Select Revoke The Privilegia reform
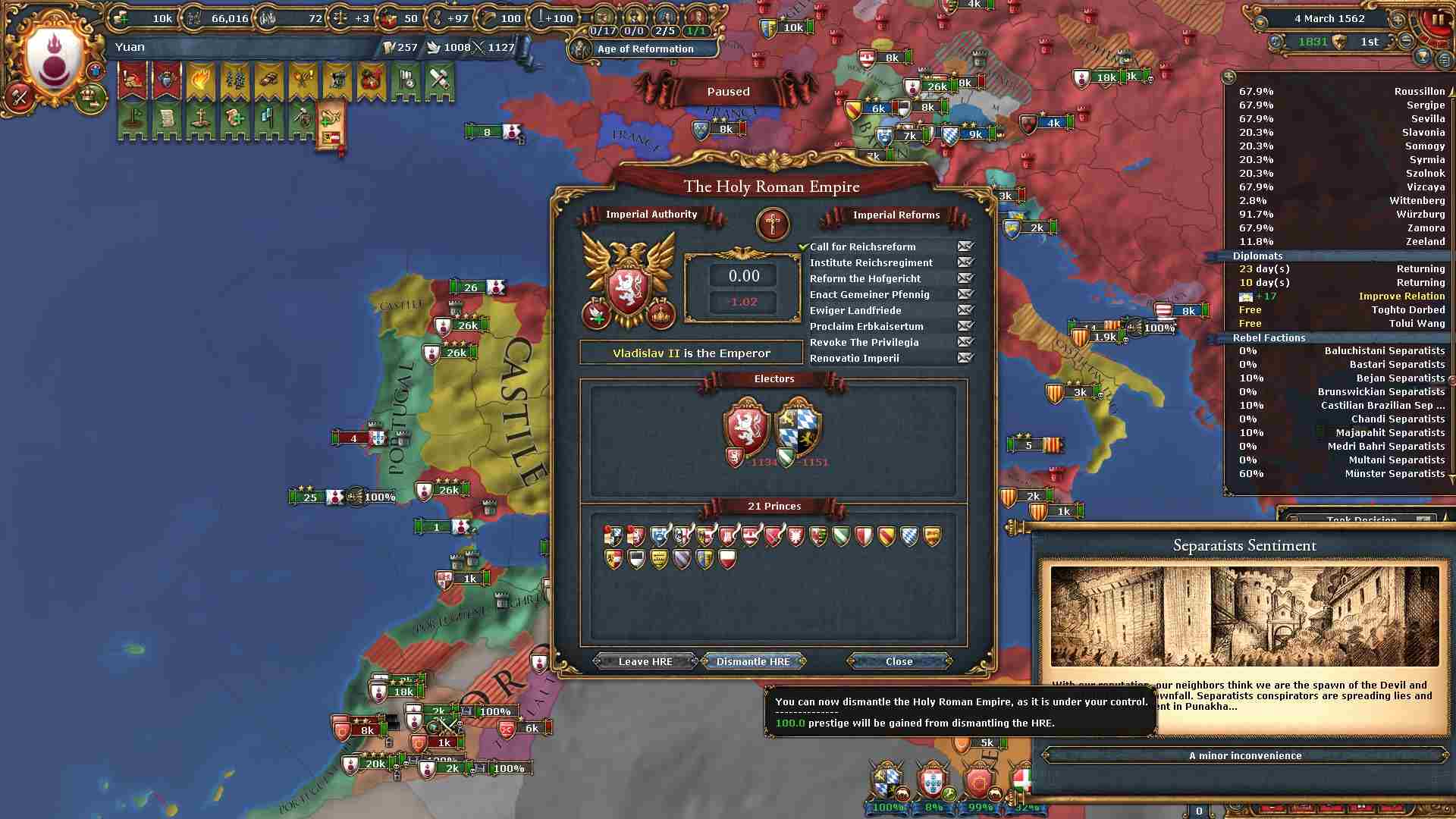The width and height of the screenshot is (1456, 819). (864, 342)
